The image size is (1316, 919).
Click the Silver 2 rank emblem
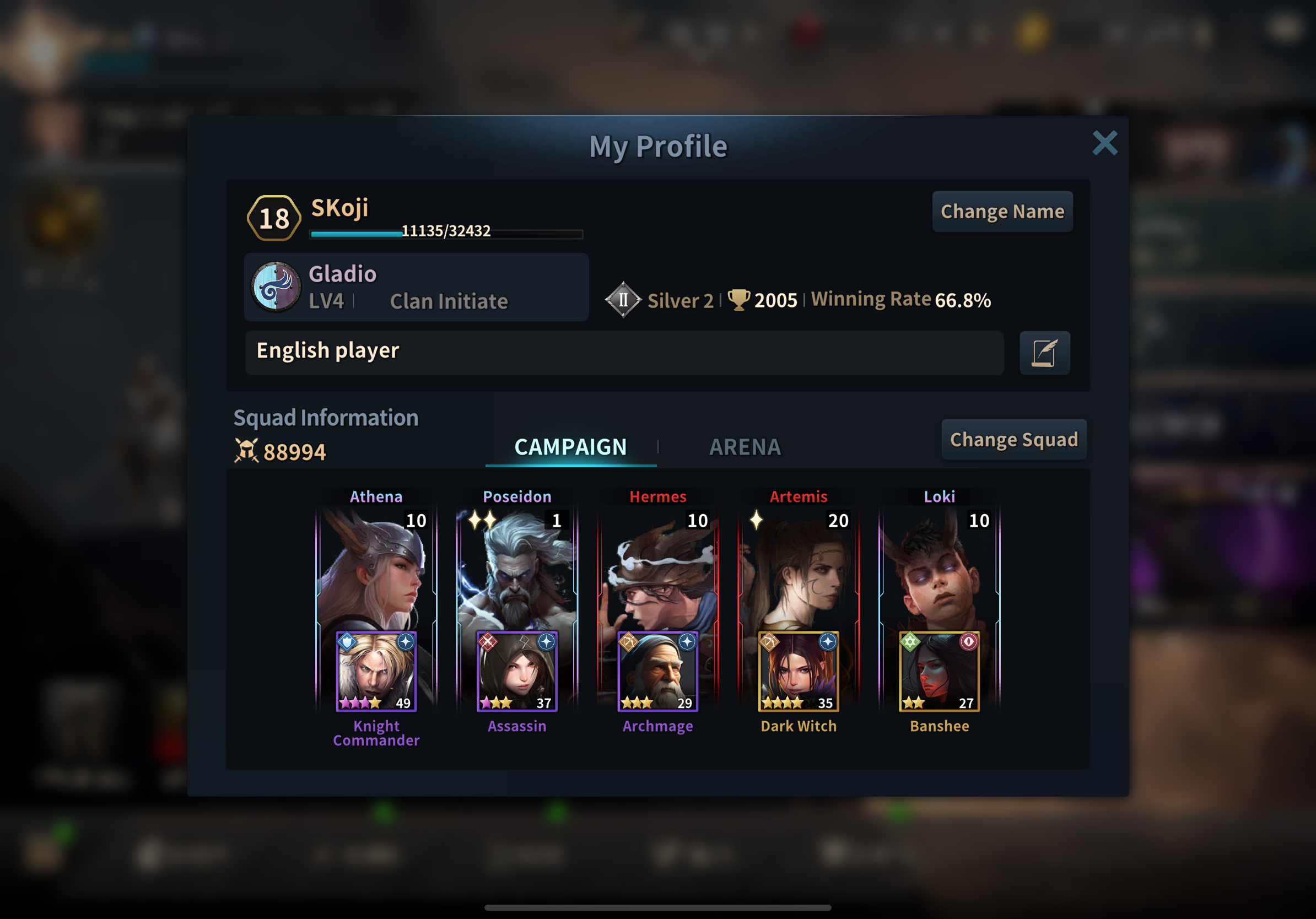[623, 300]
